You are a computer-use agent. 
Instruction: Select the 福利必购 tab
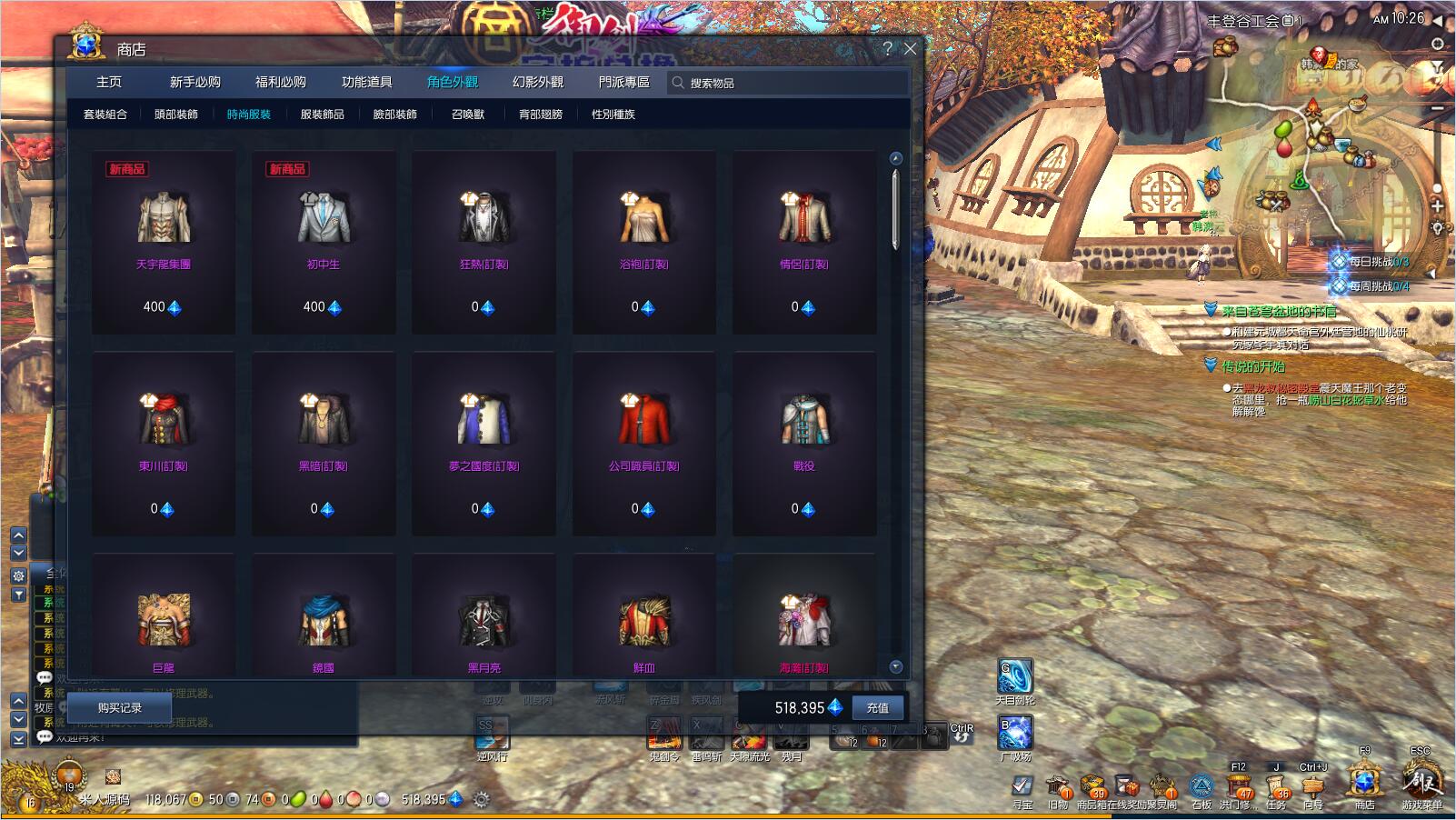click(281, 82)
